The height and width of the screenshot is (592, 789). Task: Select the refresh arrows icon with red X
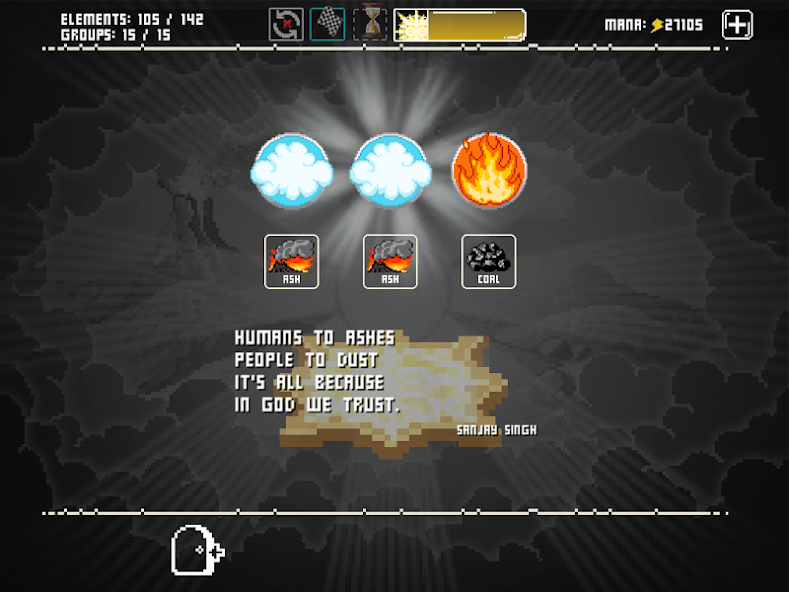pyautogui.click(x=286, y=24)
